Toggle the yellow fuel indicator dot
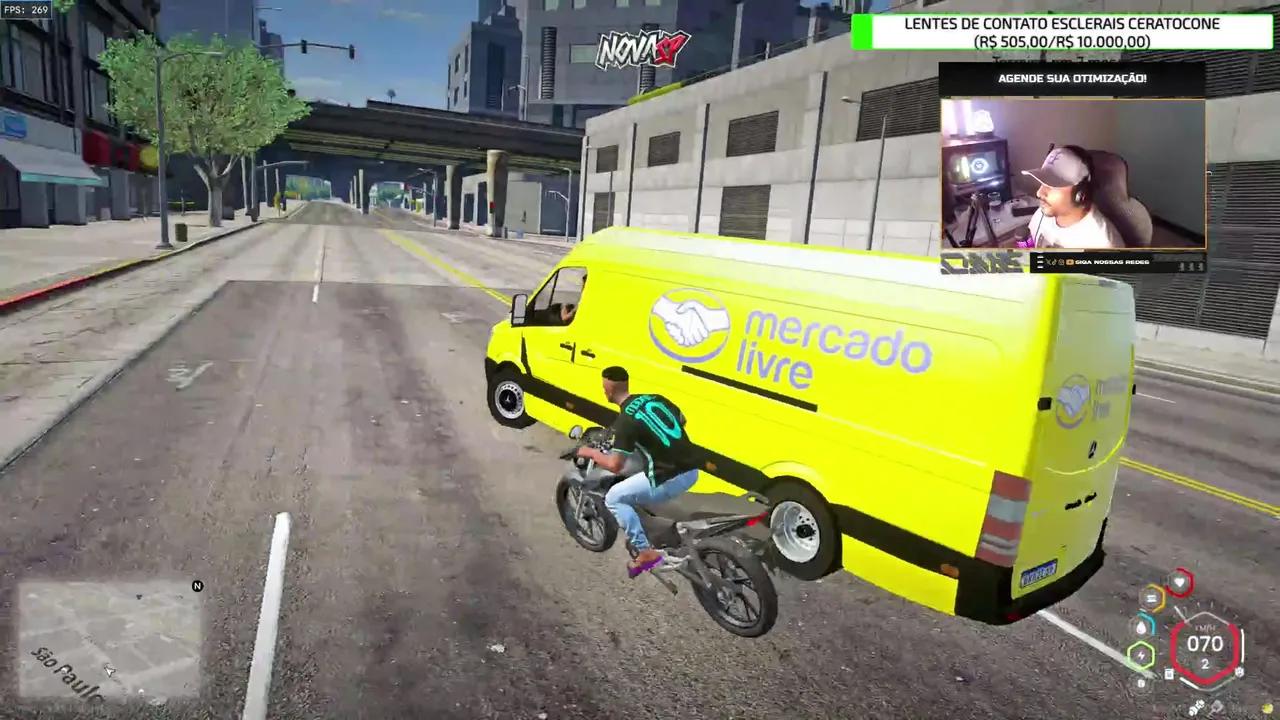Viewport: 1280px width, 720px height. pos(1266,707)
